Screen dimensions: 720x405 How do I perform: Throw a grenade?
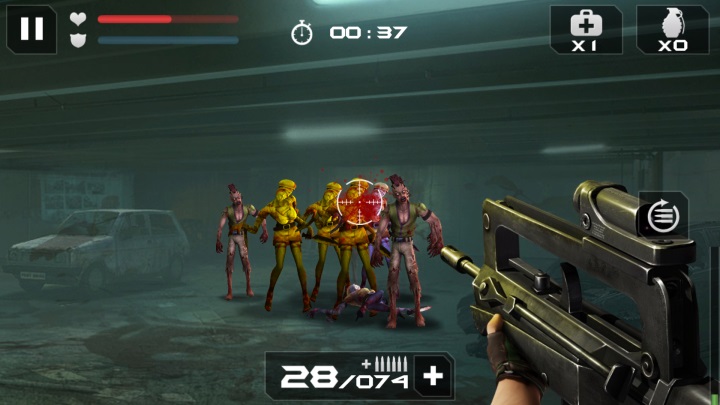coord(673,29)
